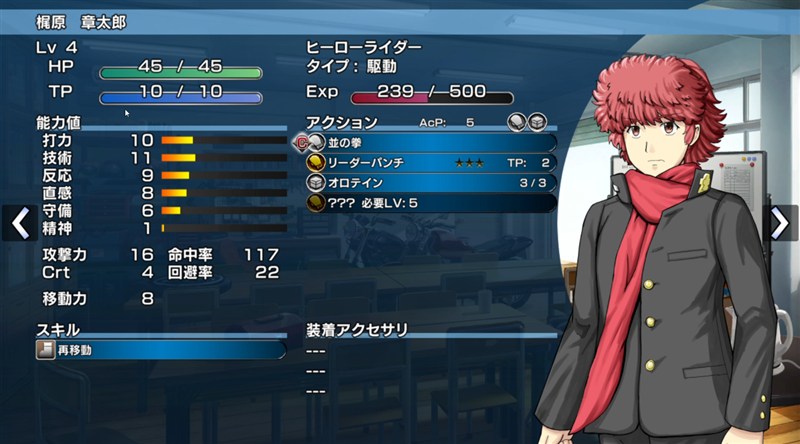Go to the previous character with left arrow
Image resolution: width=800 pixels, height=444 pixels.
tap(18, 223)
